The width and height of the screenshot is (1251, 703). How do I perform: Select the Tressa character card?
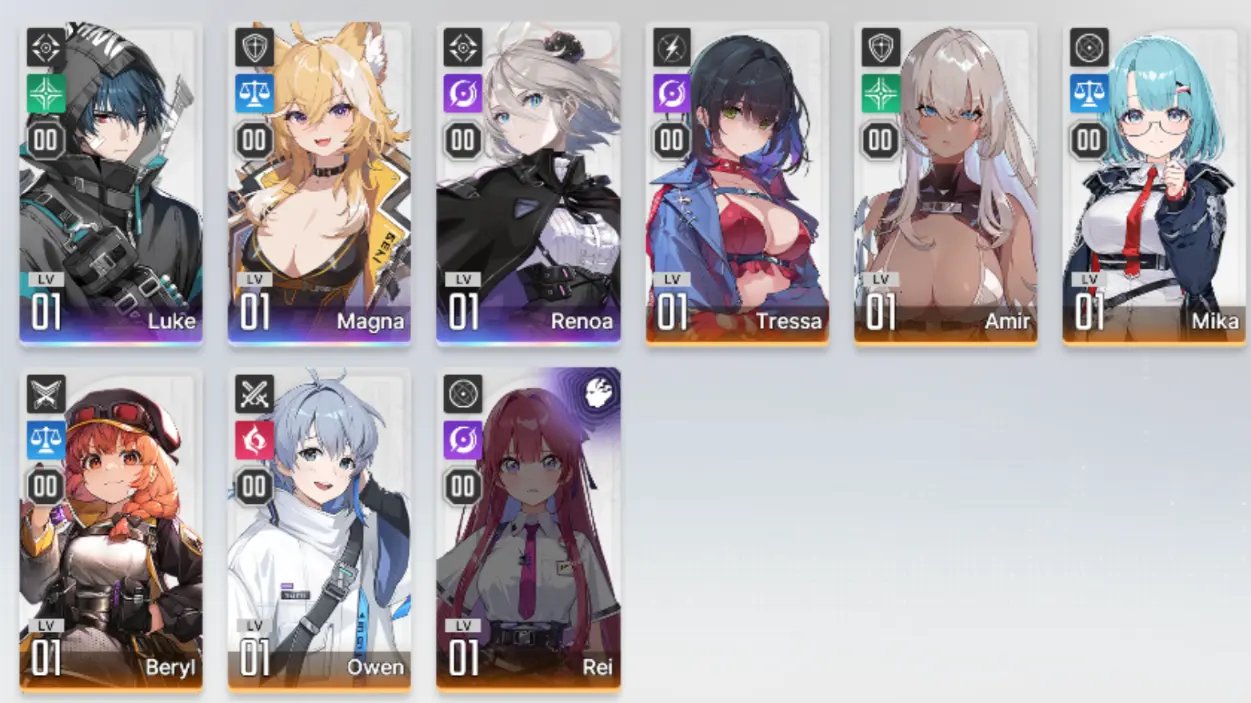click(737, 185)
